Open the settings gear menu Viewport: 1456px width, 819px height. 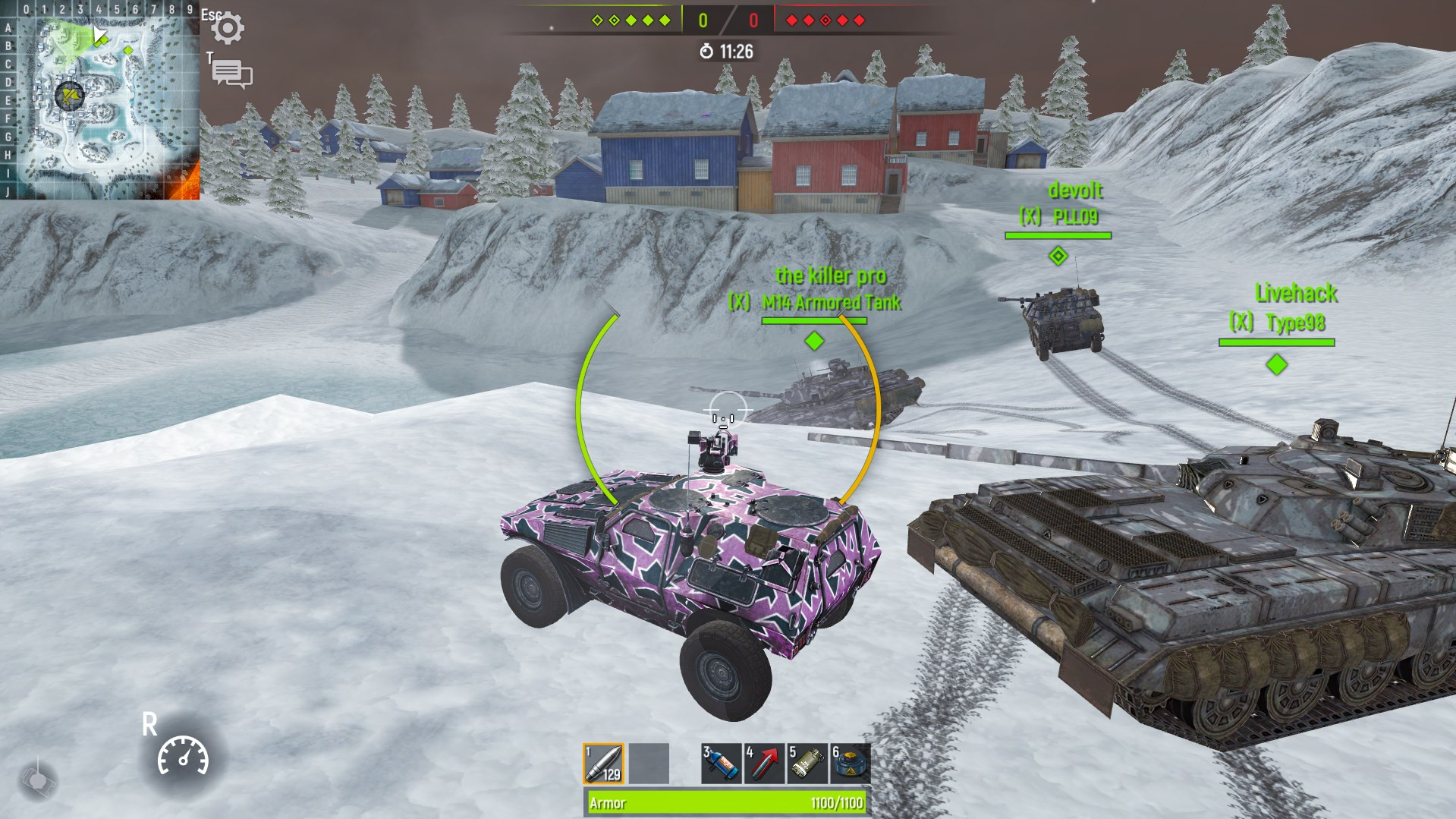[228, 28]
